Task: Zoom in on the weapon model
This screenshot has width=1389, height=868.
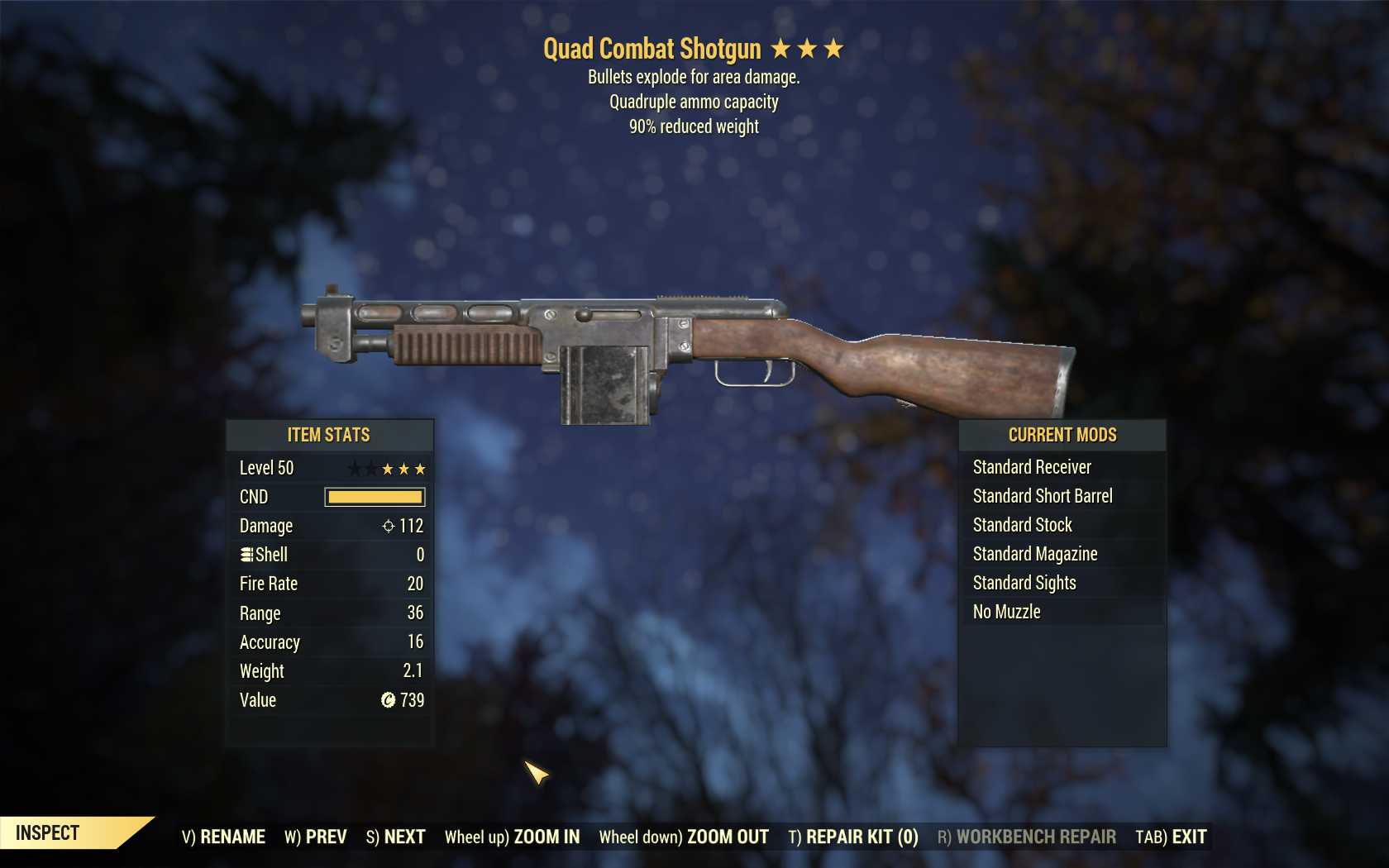Action: (512, 837)
